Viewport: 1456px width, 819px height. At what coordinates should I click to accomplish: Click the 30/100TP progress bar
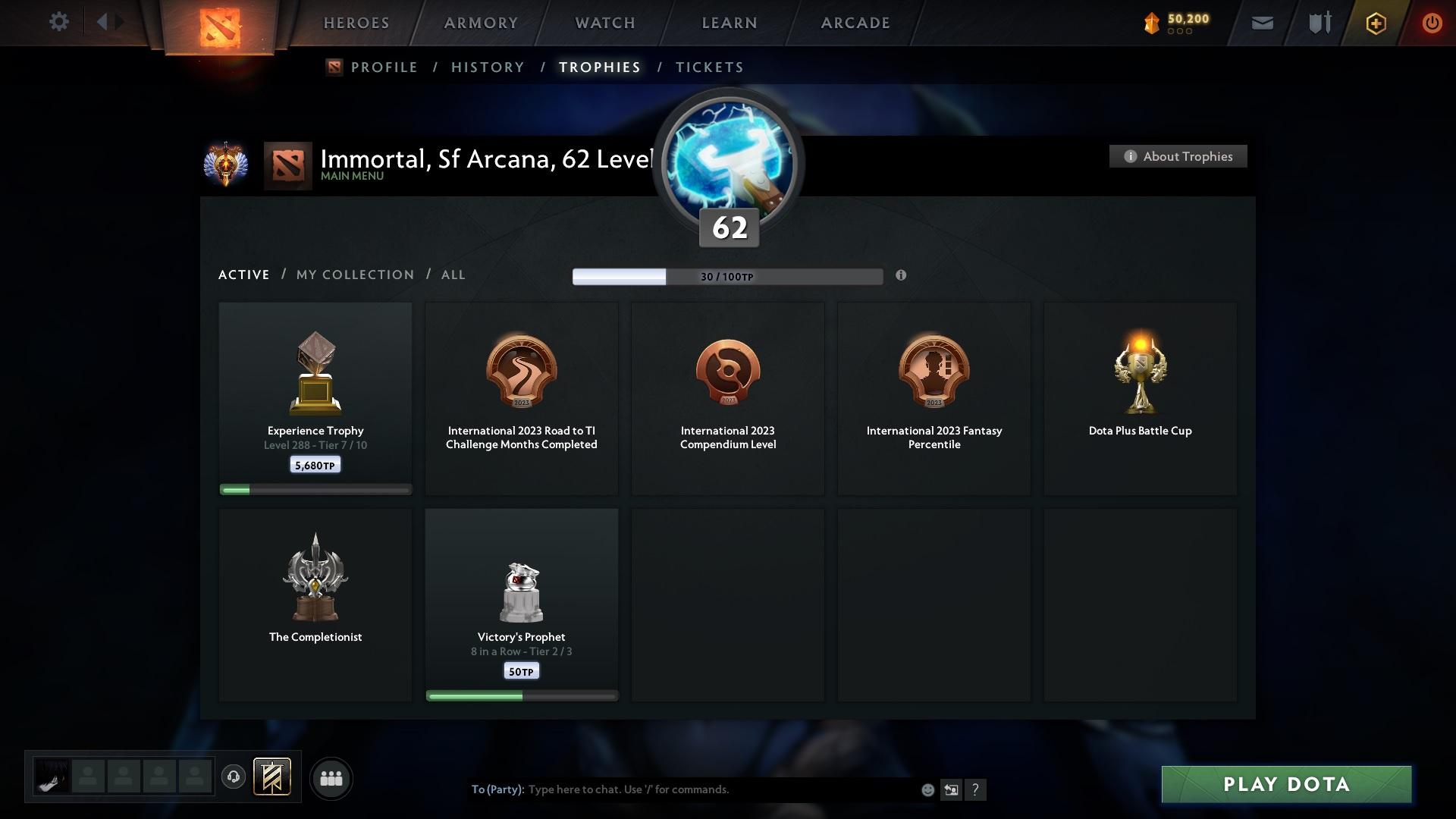(727, 277)
